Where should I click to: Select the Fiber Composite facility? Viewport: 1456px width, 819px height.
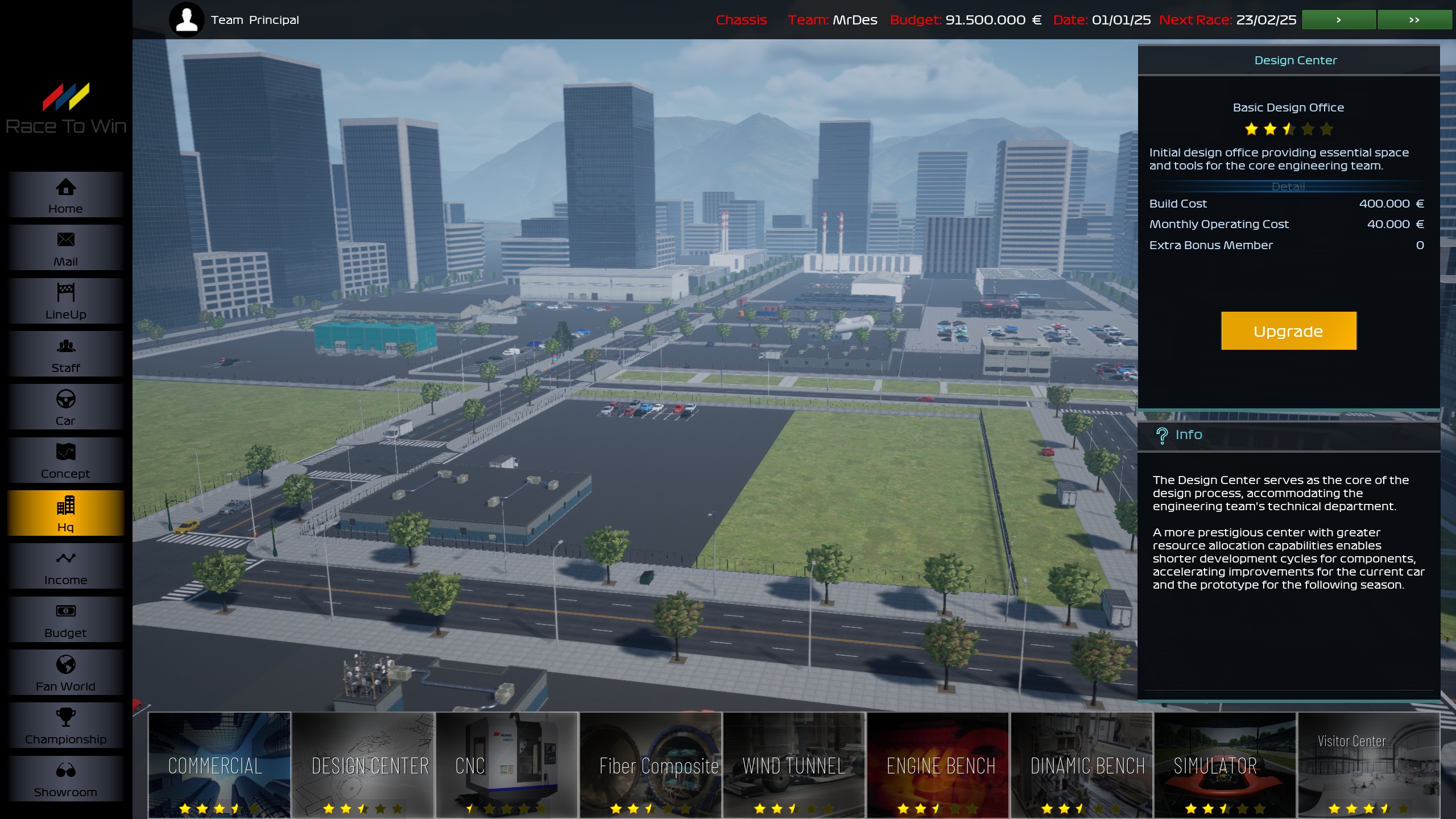click(651, 765)
